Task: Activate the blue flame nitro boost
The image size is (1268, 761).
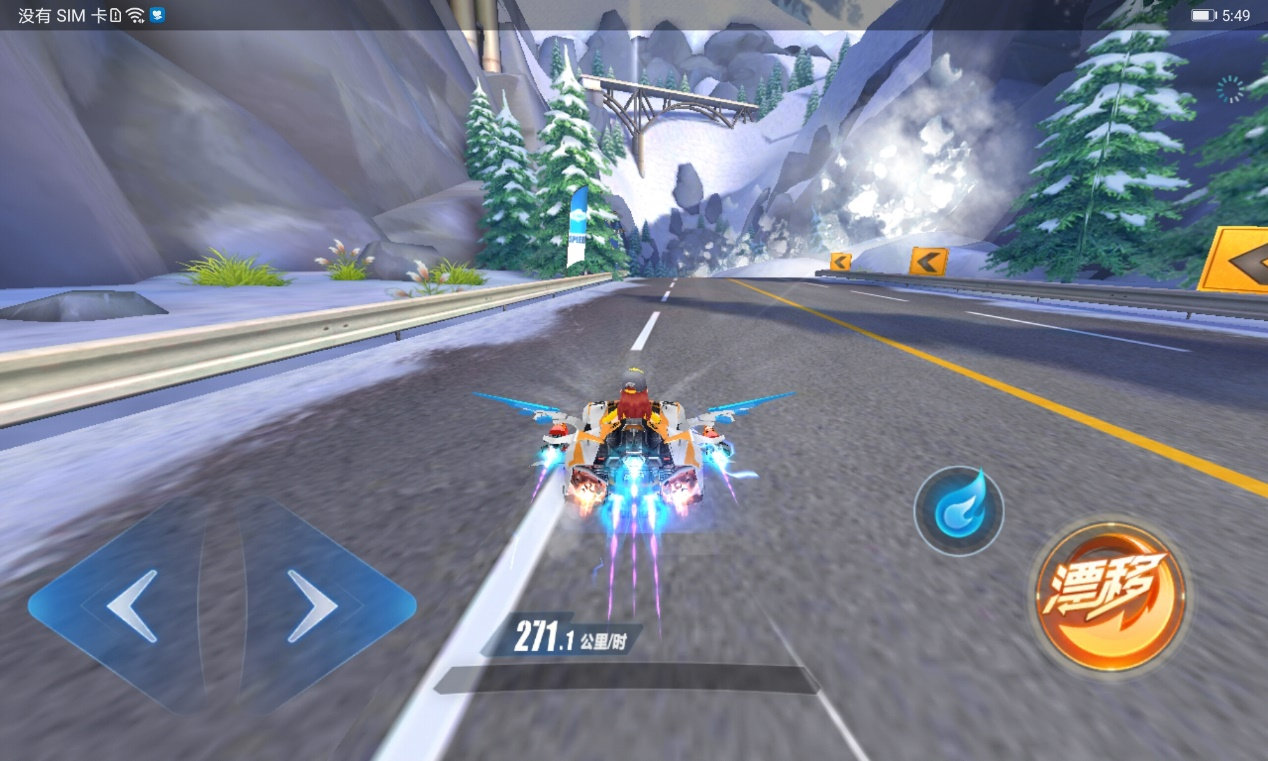Action: pos(959,511)
